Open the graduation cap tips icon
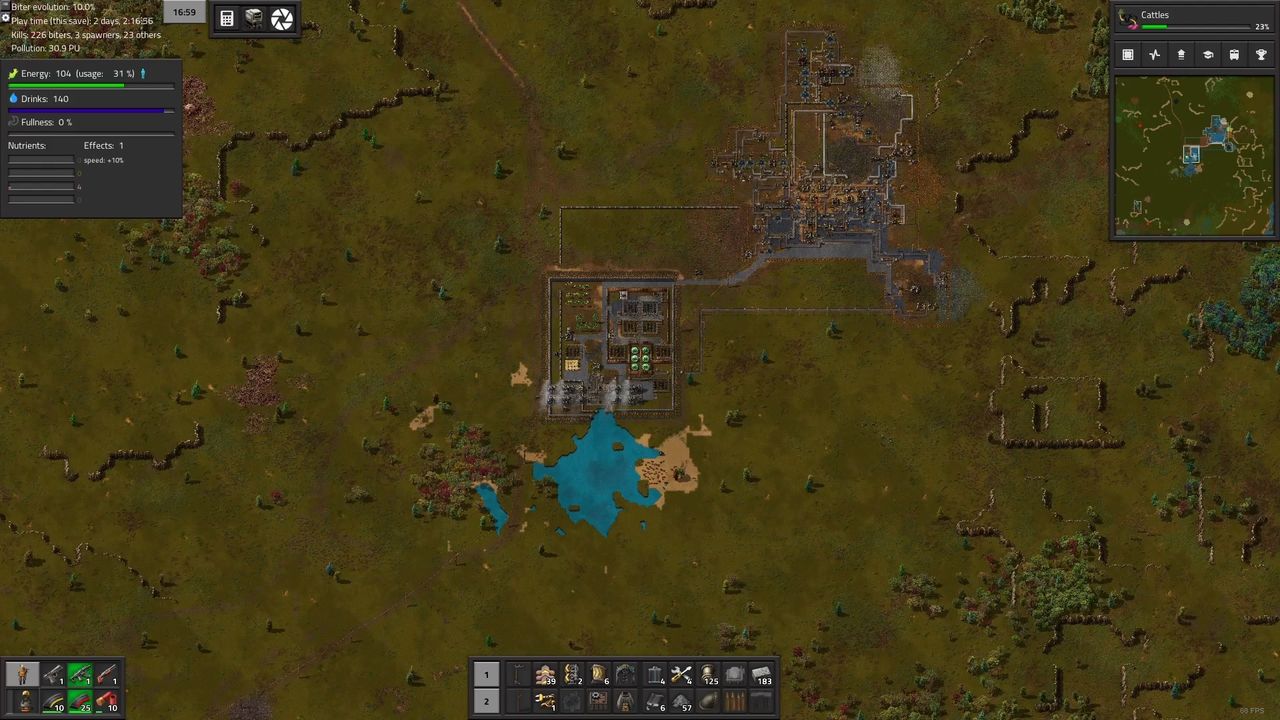 (1207, 55)
